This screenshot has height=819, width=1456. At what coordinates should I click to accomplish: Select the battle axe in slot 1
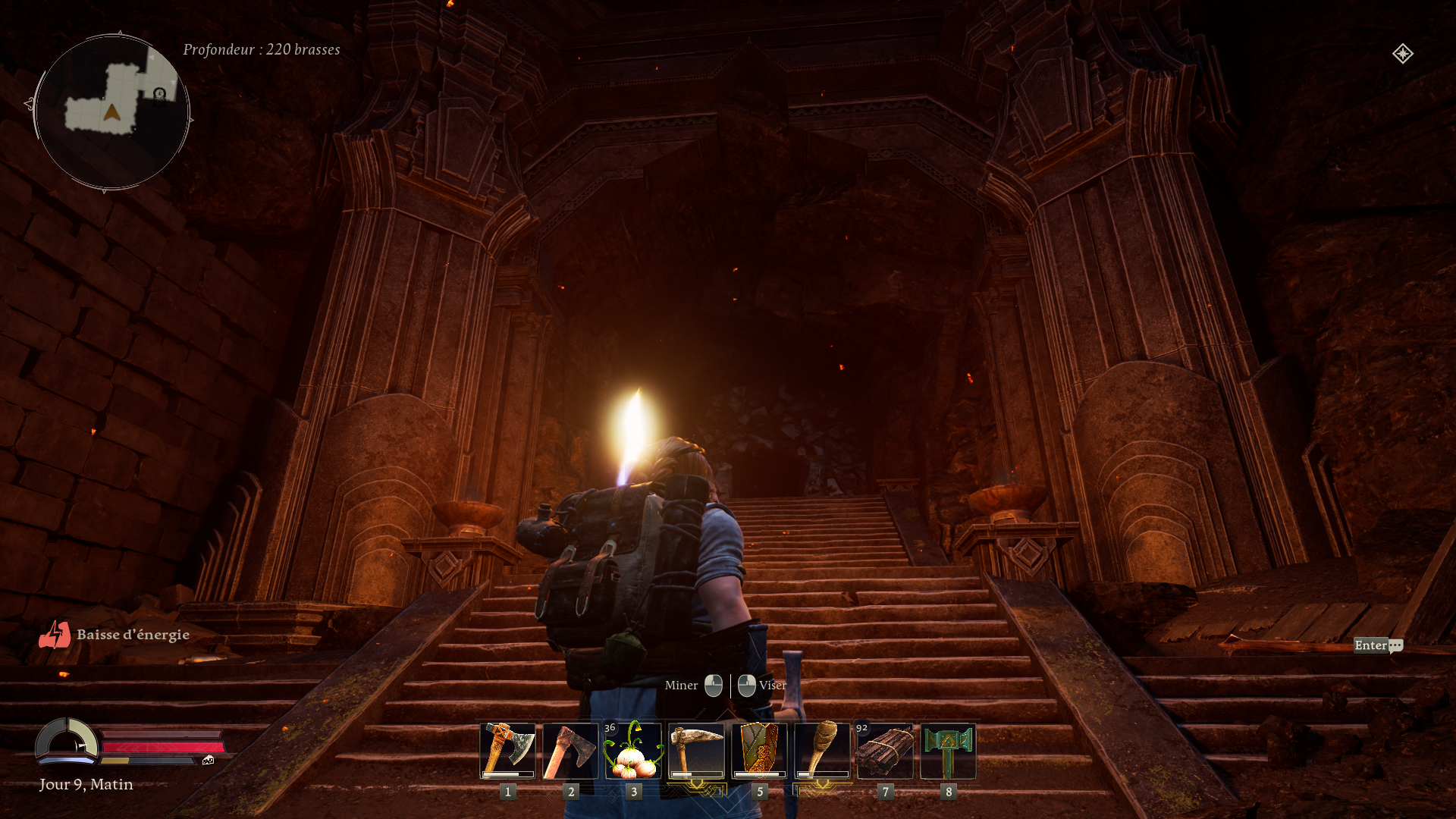coord(507,751)
